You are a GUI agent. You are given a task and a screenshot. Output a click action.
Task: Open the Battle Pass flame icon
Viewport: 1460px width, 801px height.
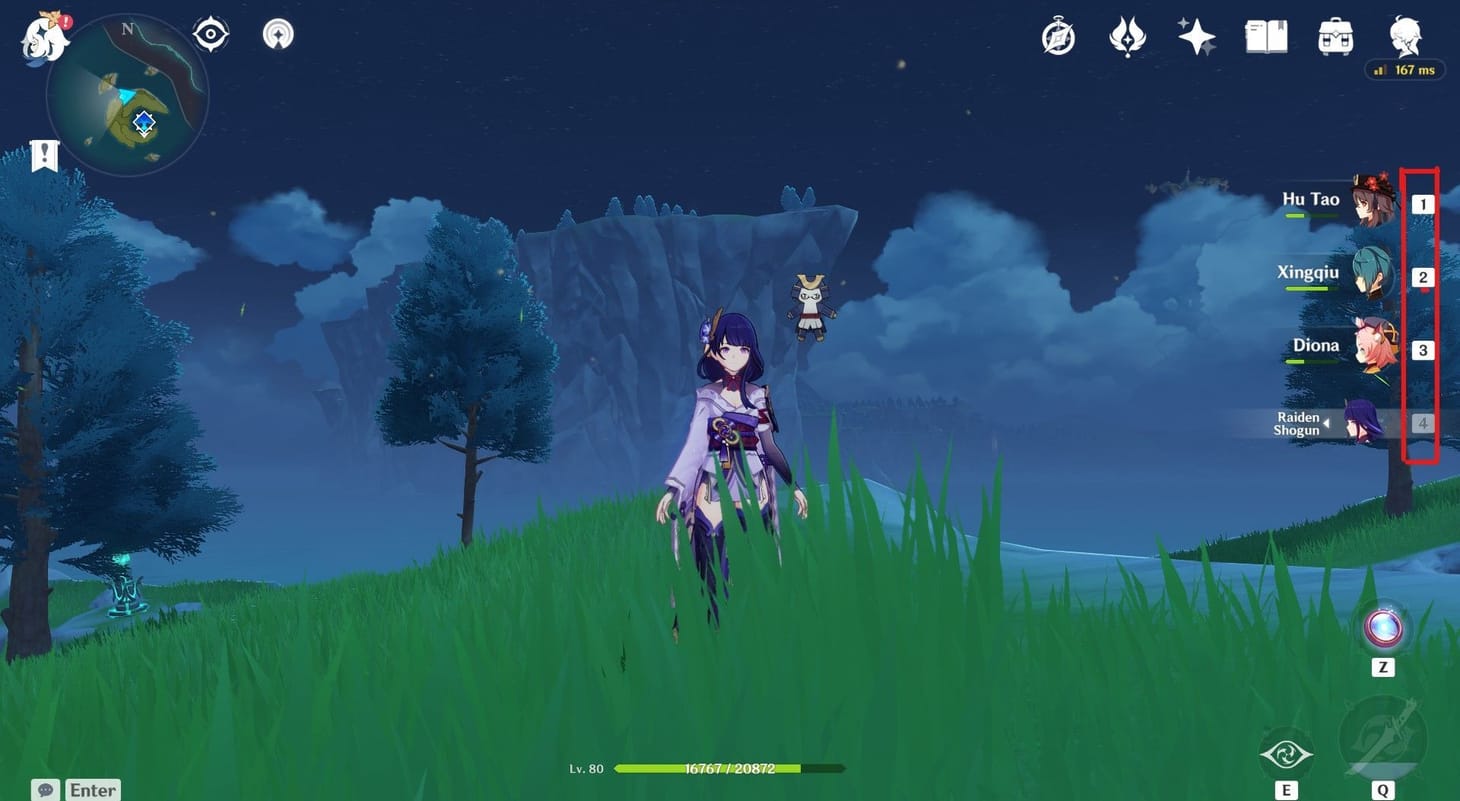click(1127, 35)
